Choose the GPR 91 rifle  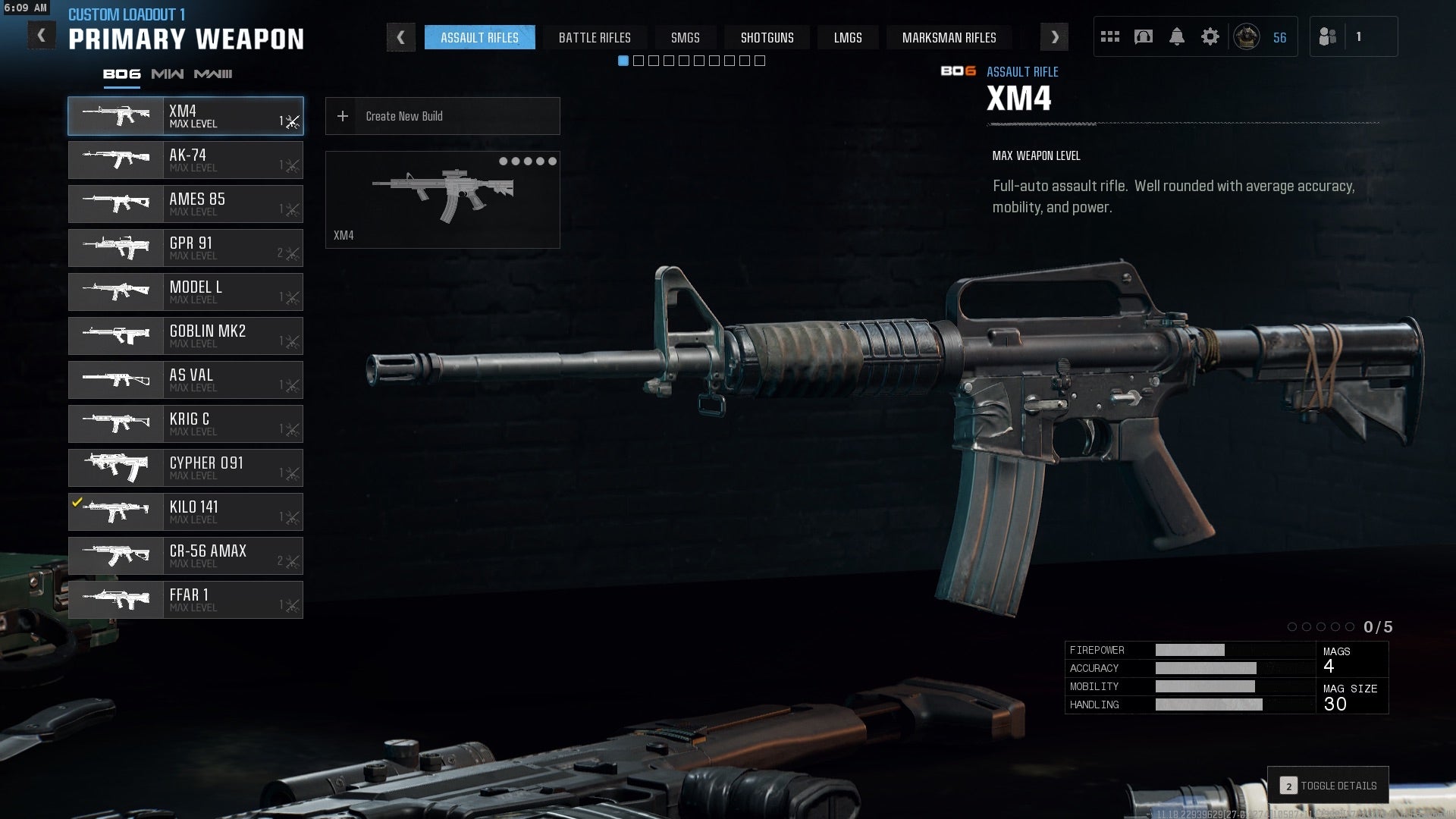186,248
